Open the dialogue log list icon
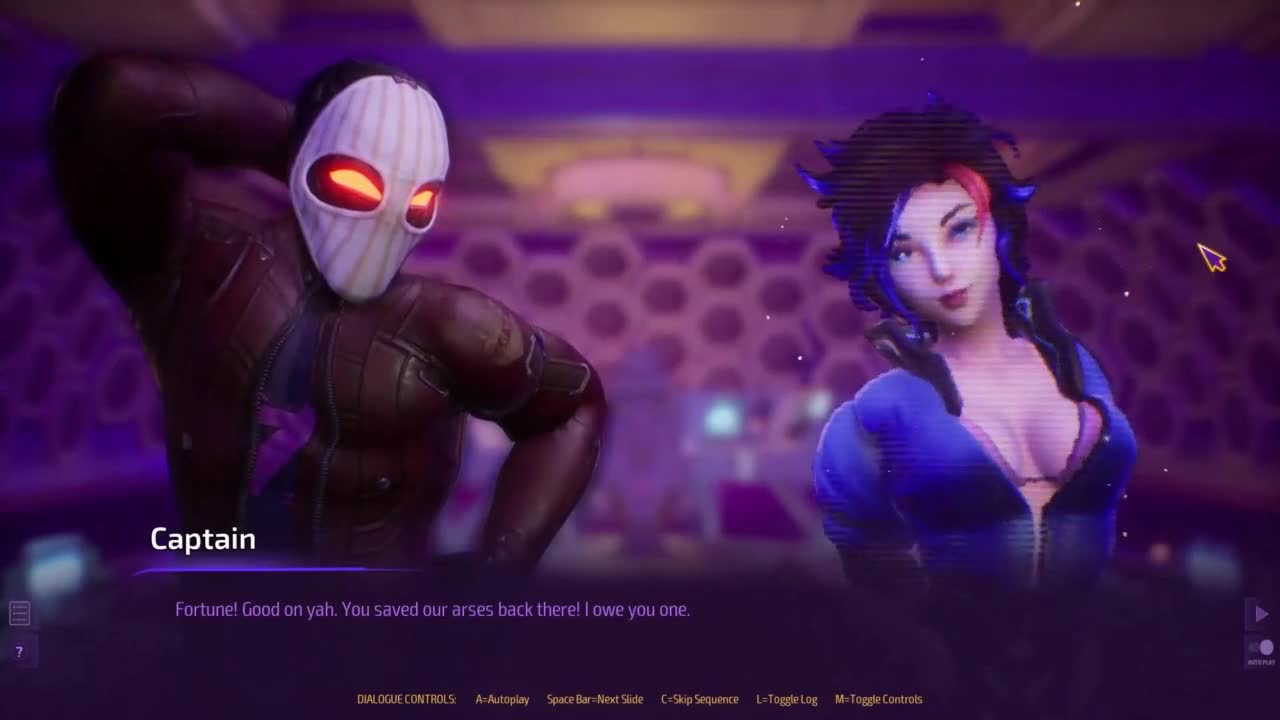This screenshot has height=720, width=1280. click(19, 613)
